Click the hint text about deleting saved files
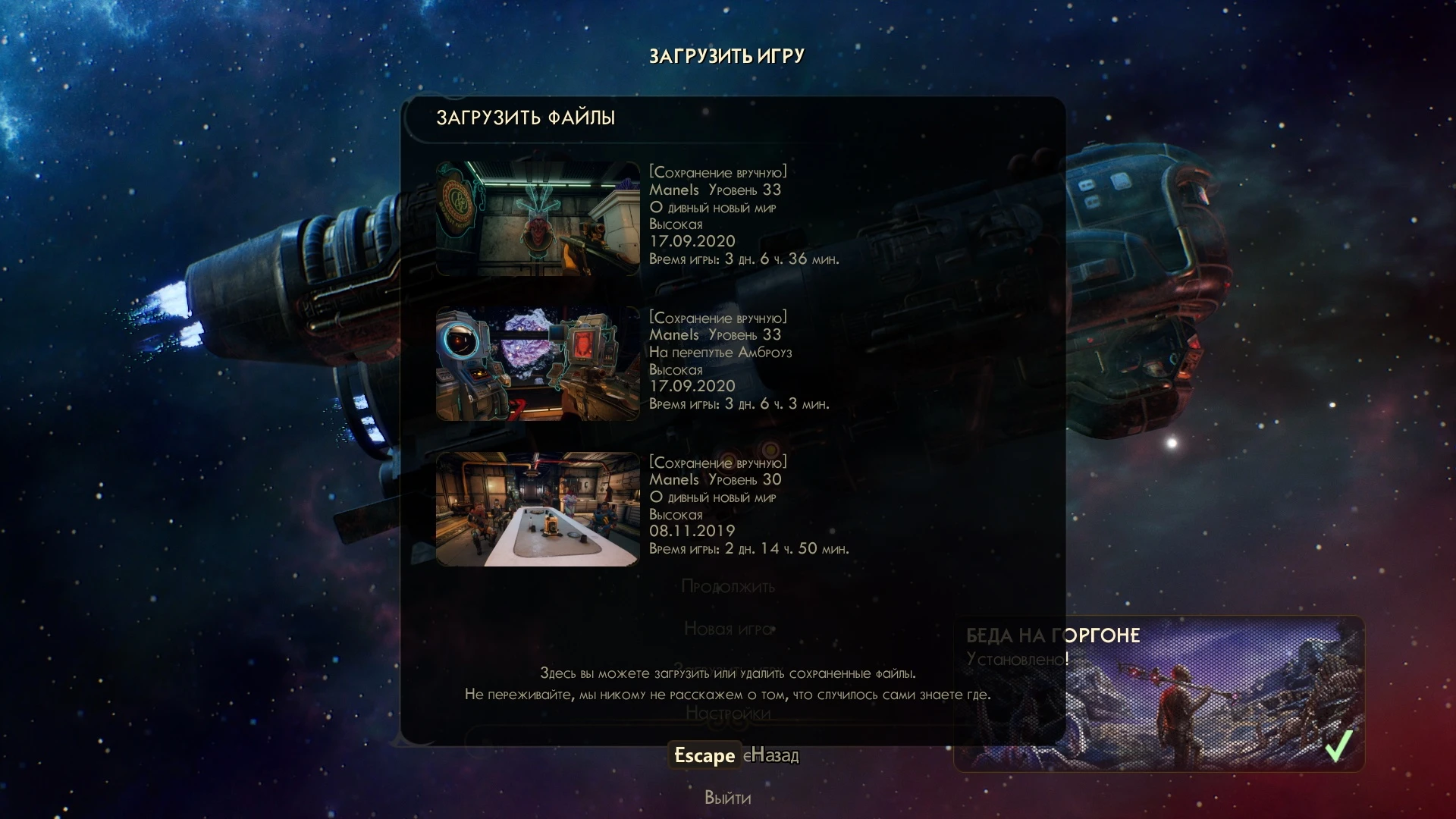The image size is (1456, 819). click(x=728, y=682)
